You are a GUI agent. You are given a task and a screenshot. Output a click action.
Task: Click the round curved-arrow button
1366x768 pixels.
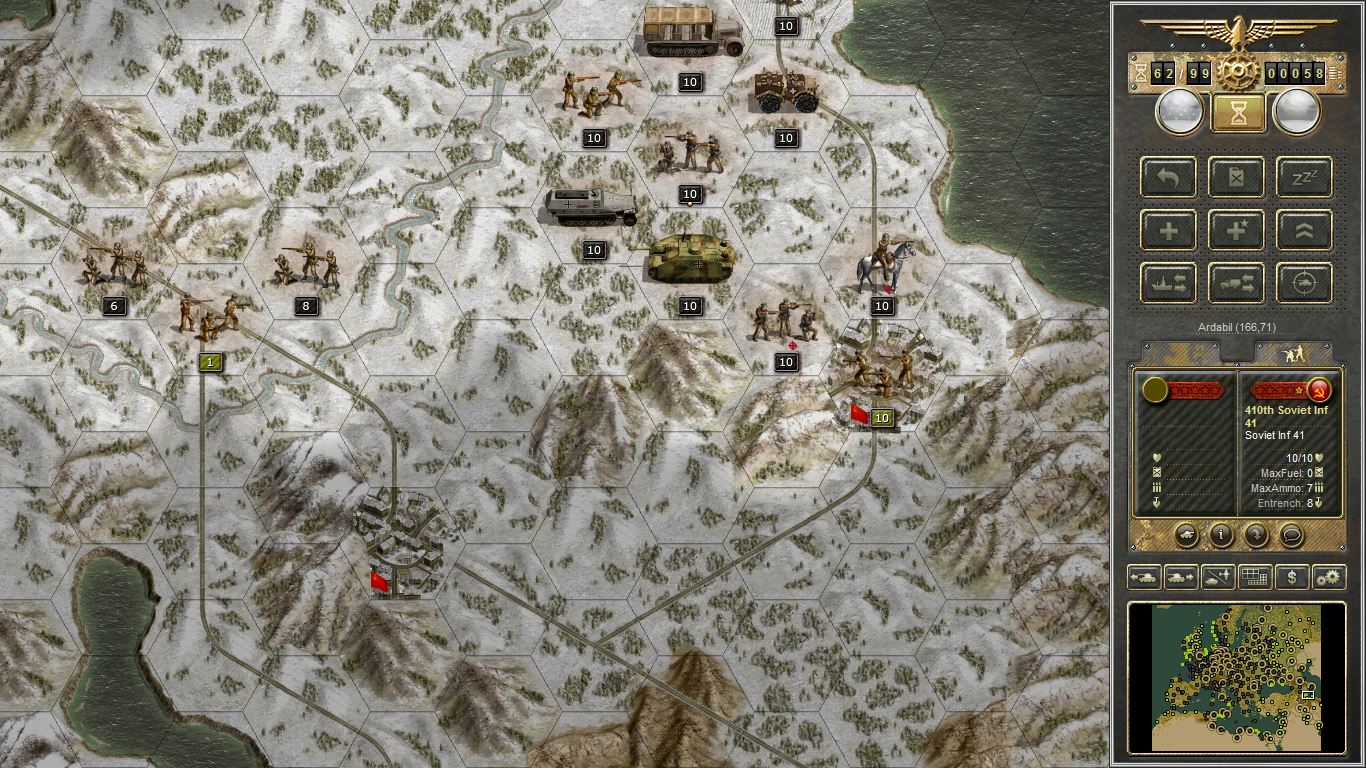1256,534
